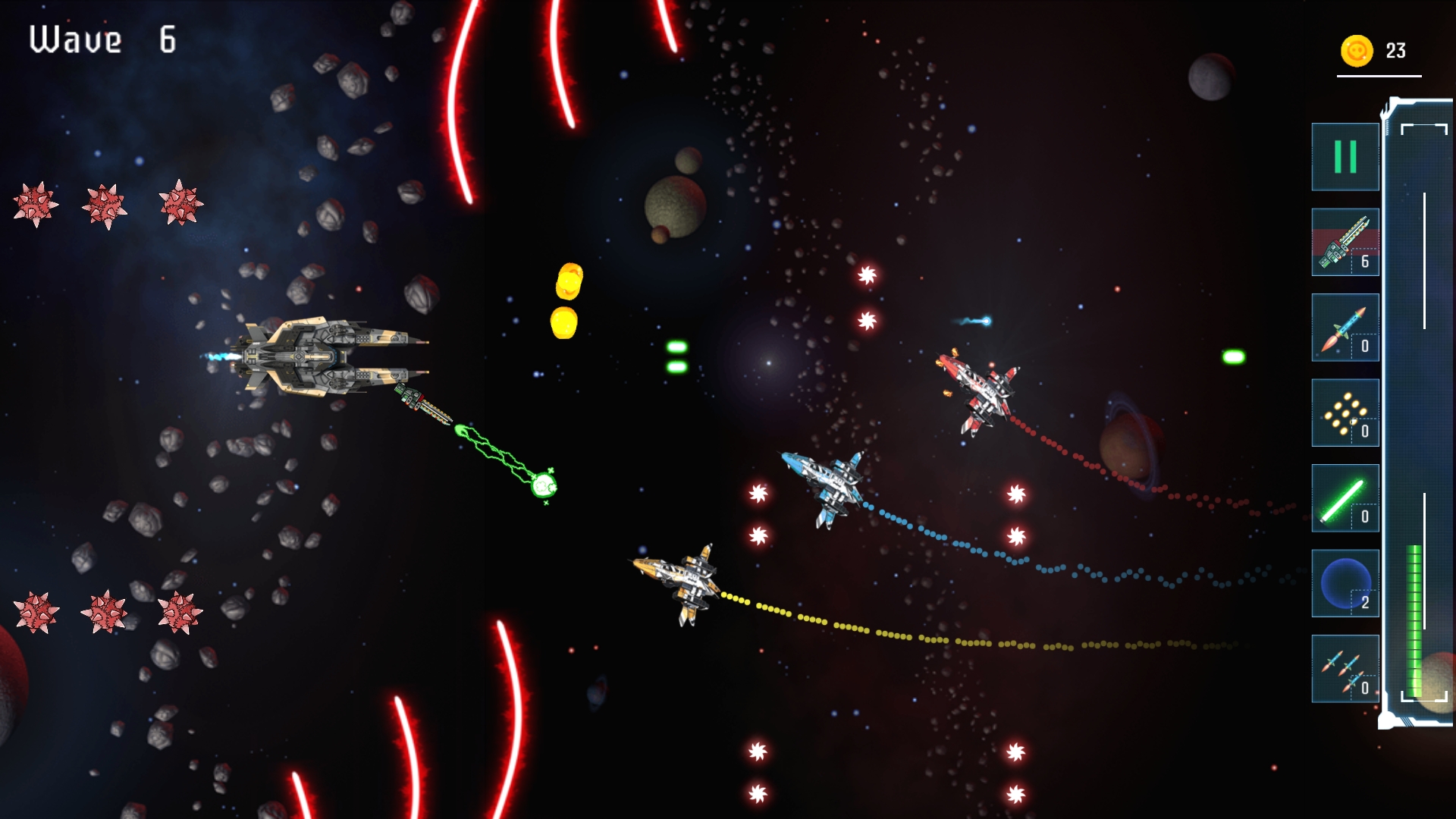1456x819 pixels.
Task: Click the gold coin currency icon
Action: [1357, 51]
